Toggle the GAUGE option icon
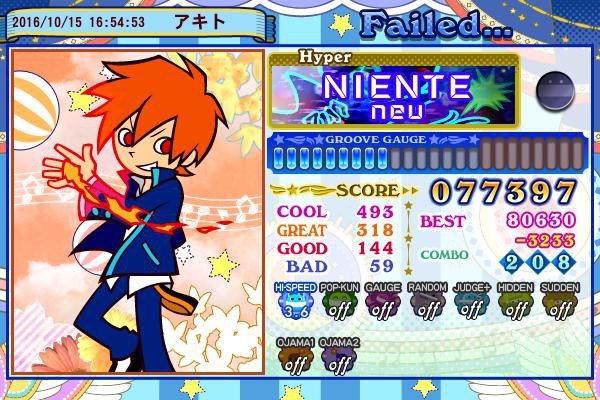 pos(382,304)
